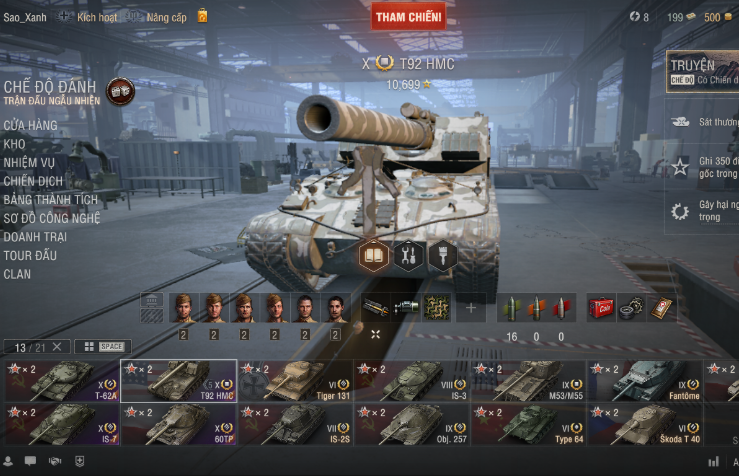
Task: Open the CLAN menu
Action: (17, 274)
